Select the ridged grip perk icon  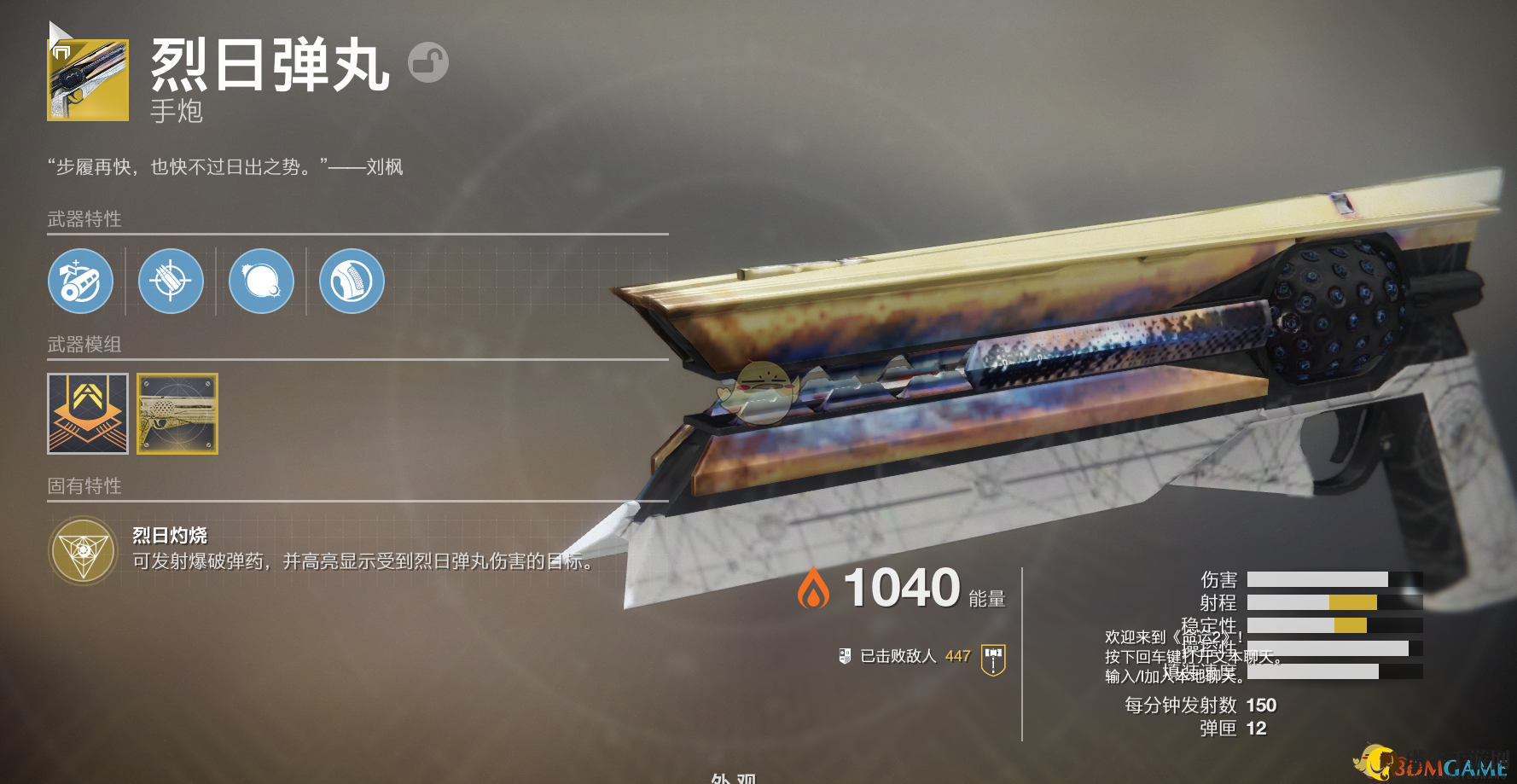[x=352, y=281]
